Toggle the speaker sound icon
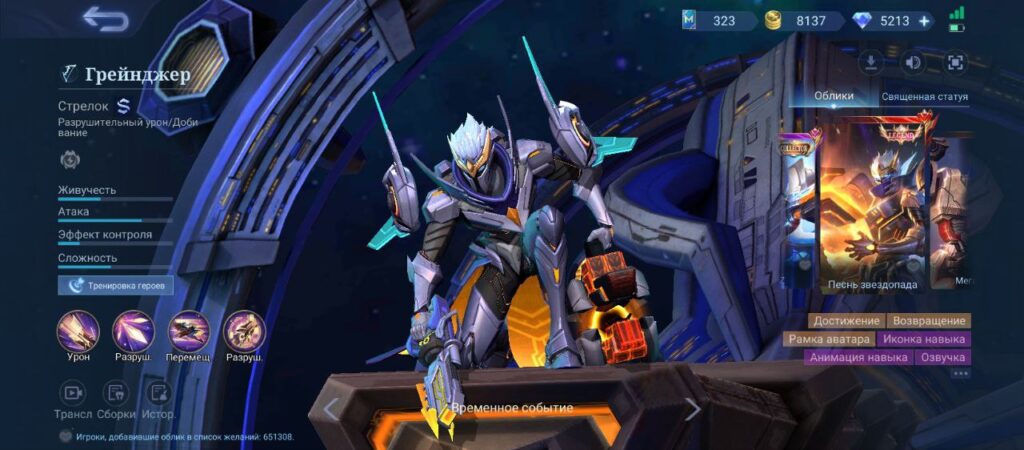This screenshot has width=1024, height=450. [913, 62]
